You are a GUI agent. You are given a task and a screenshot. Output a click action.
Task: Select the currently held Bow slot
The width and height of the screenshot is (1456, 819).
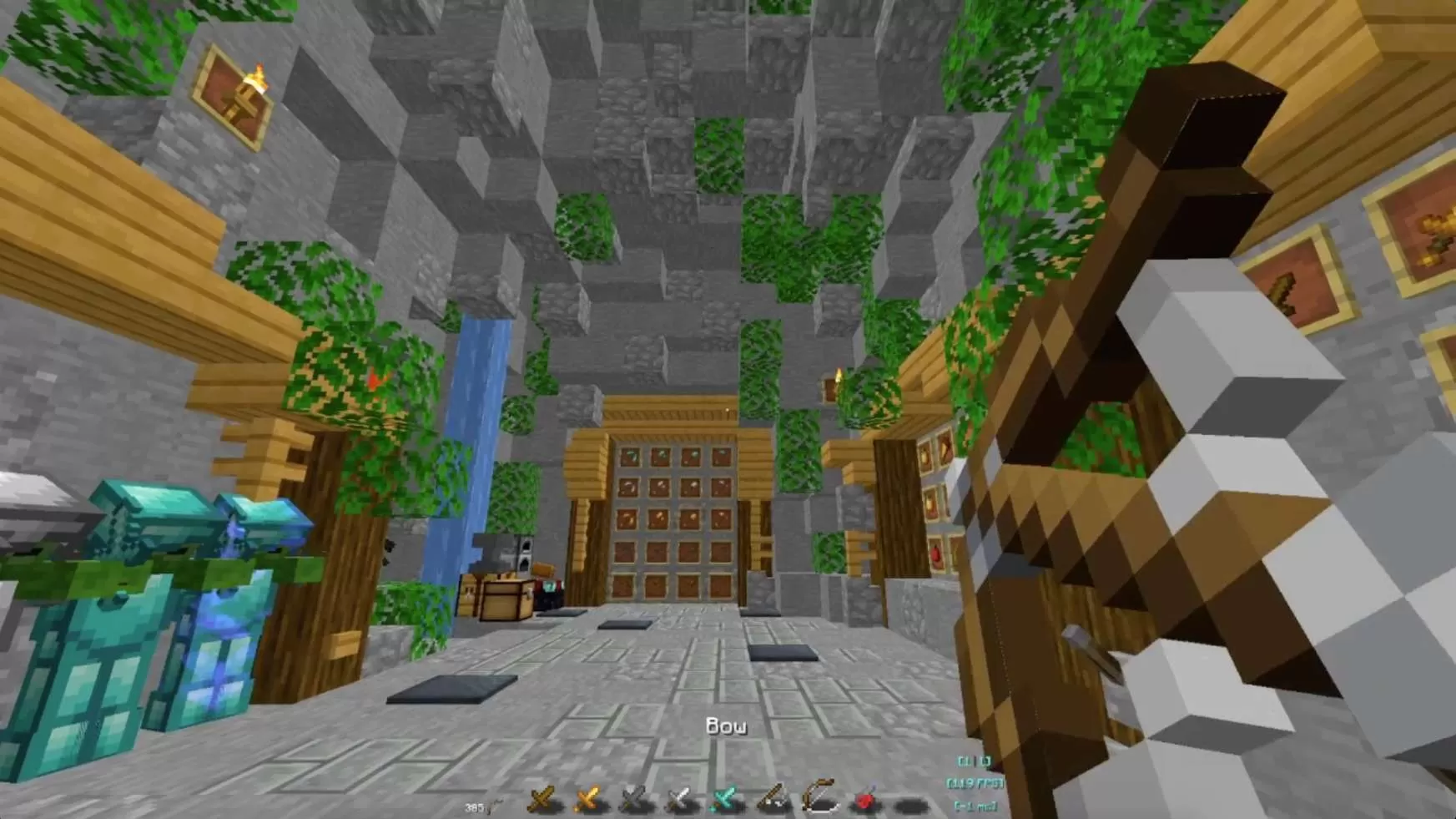(x=818, y=800)
